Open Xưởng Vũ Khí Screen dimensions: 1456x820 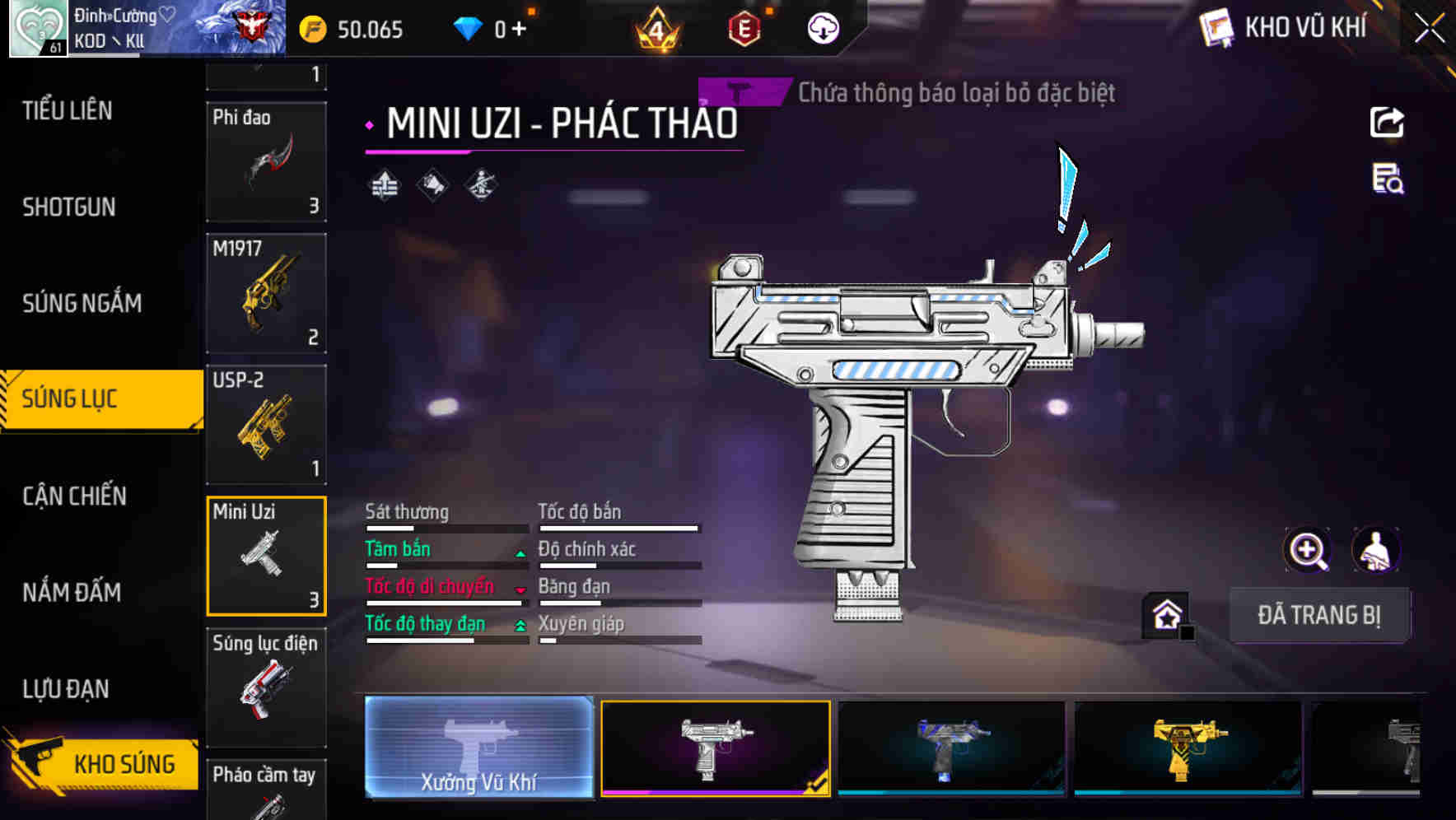[478, 749]
